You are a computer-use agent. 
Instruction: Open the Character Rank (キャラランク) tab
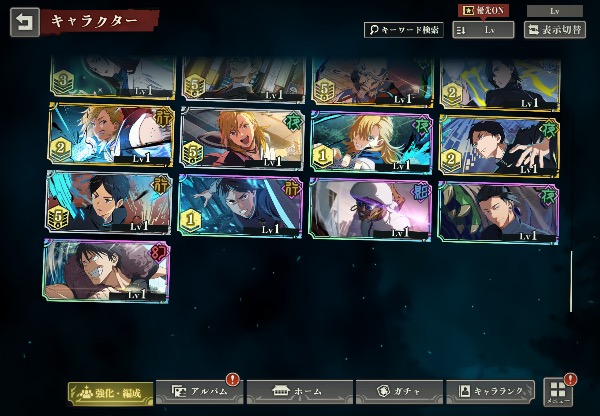coord(491,392)
